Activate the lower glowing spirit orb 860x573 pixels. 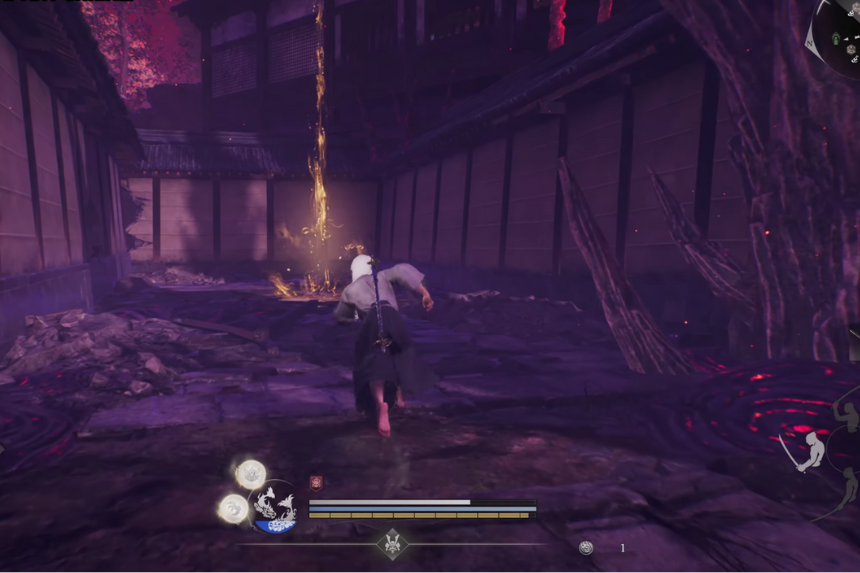233,508
